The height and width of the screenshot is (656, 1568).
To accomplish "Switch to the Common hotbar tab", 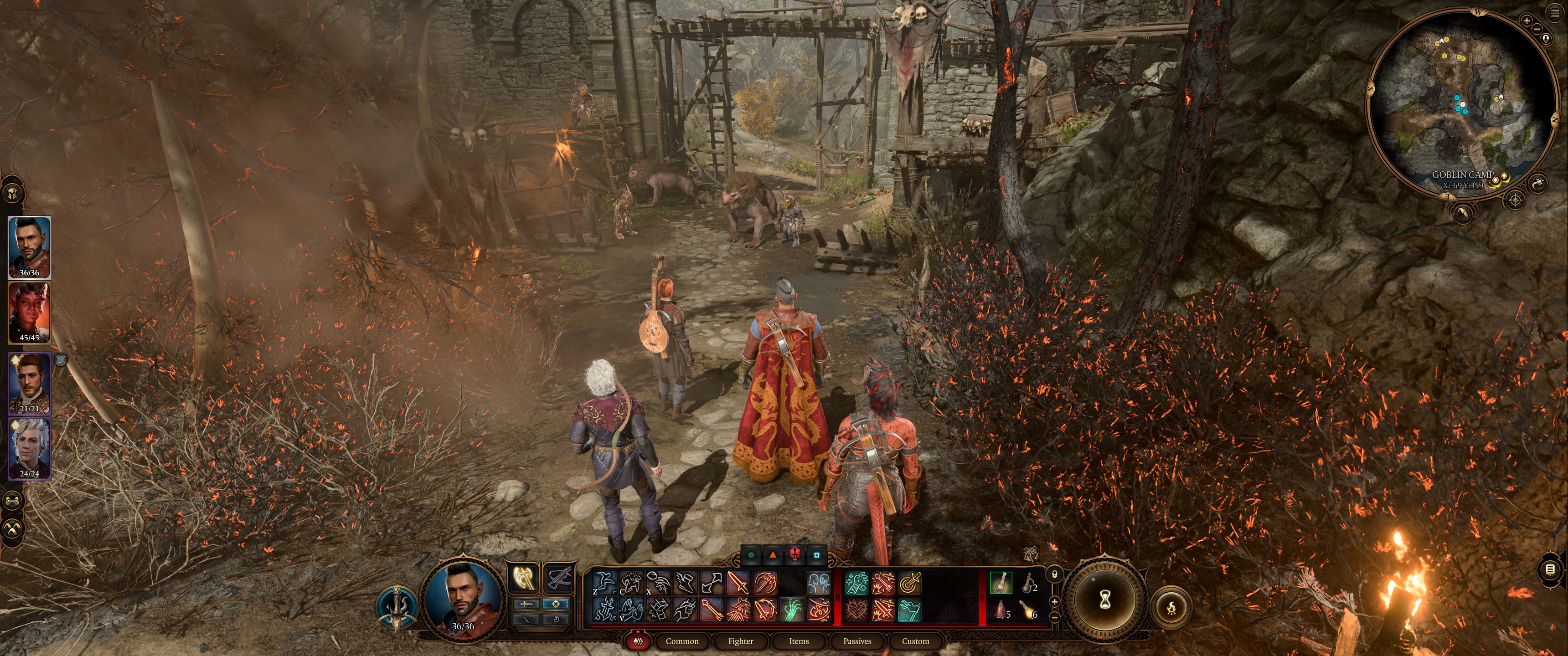I will 682,641.
